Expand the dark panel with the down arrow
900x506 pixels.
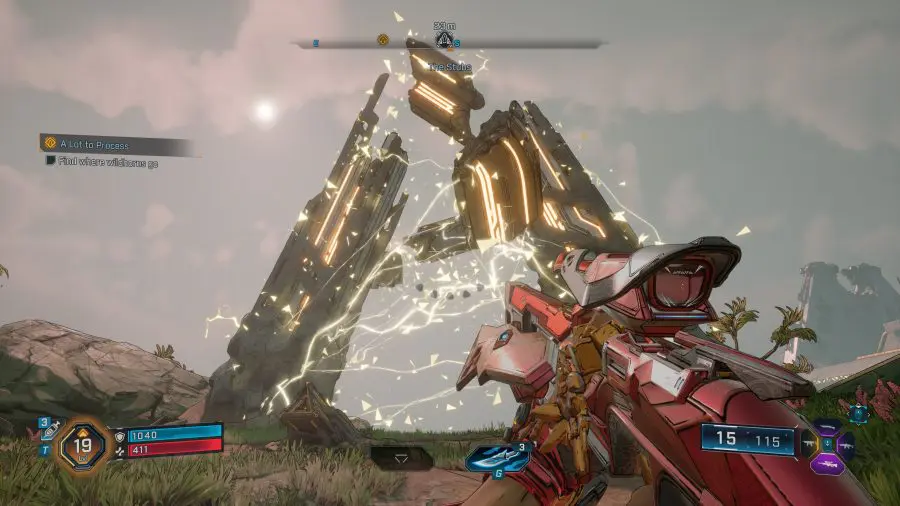(402, 456)
